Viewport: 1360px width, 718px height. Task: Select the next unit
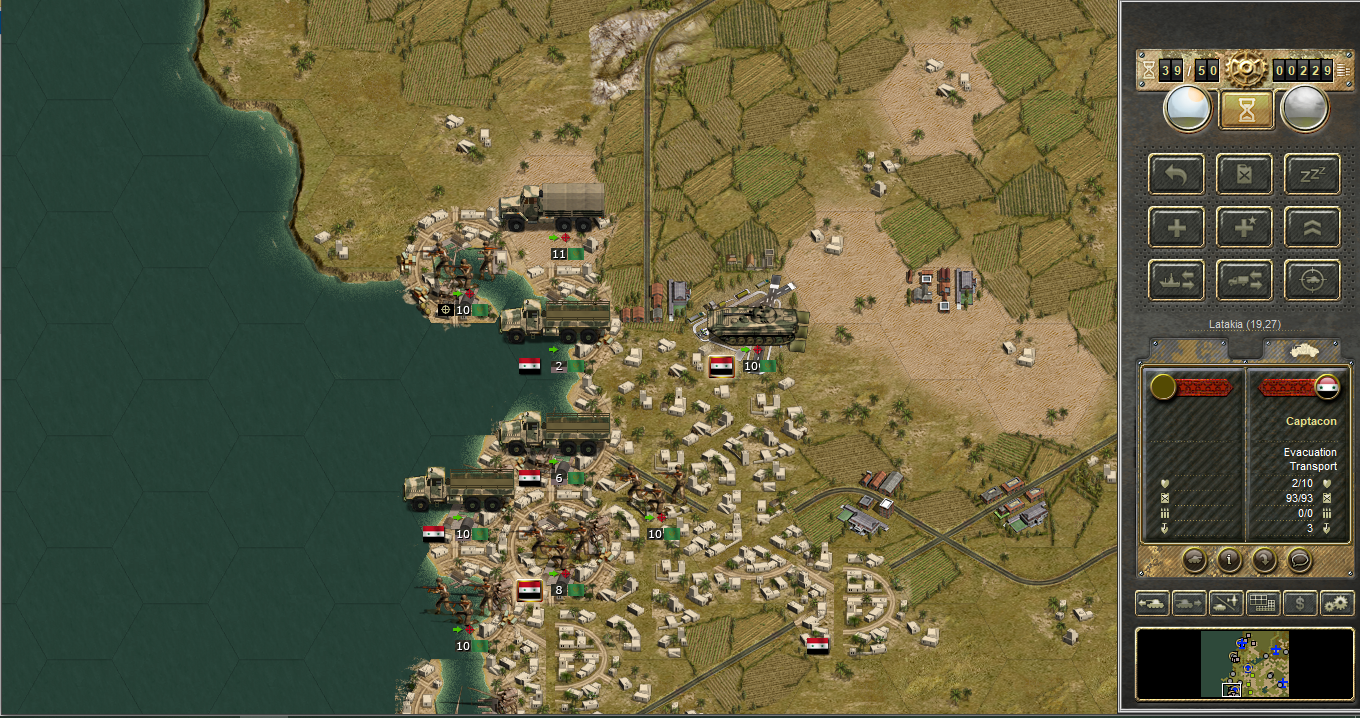coord(1189,603)
